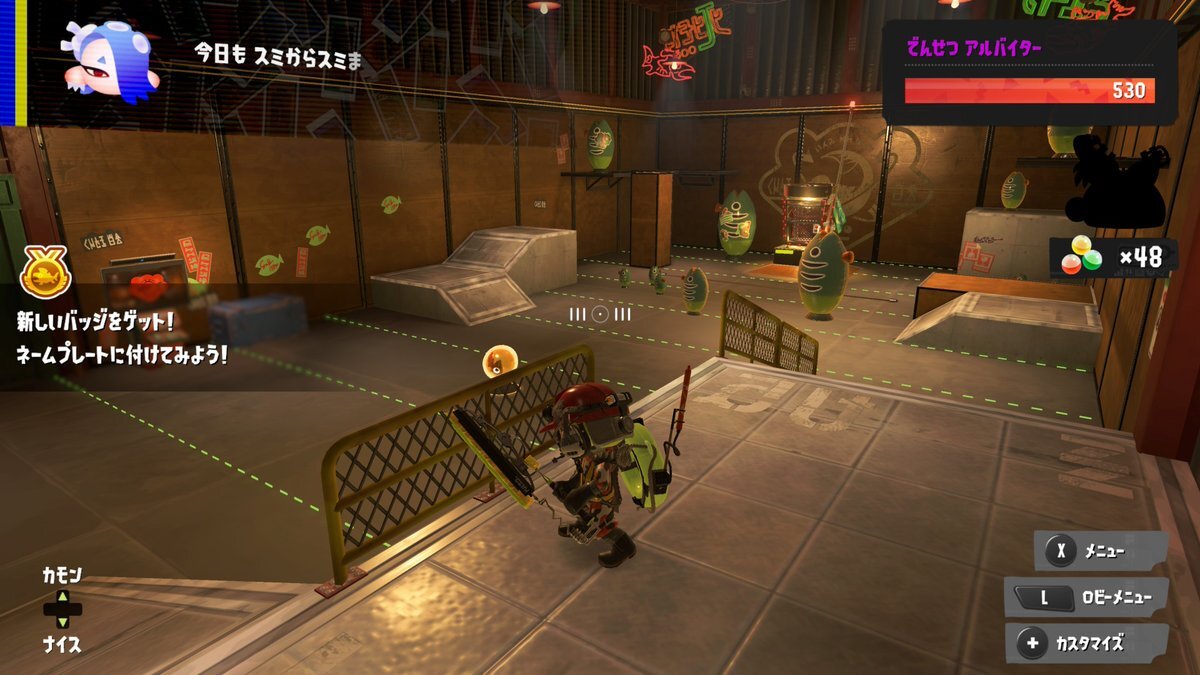Click the カモン / ナイス signal indicator
Screen dimensions: 1200x675
pos(62,609)
